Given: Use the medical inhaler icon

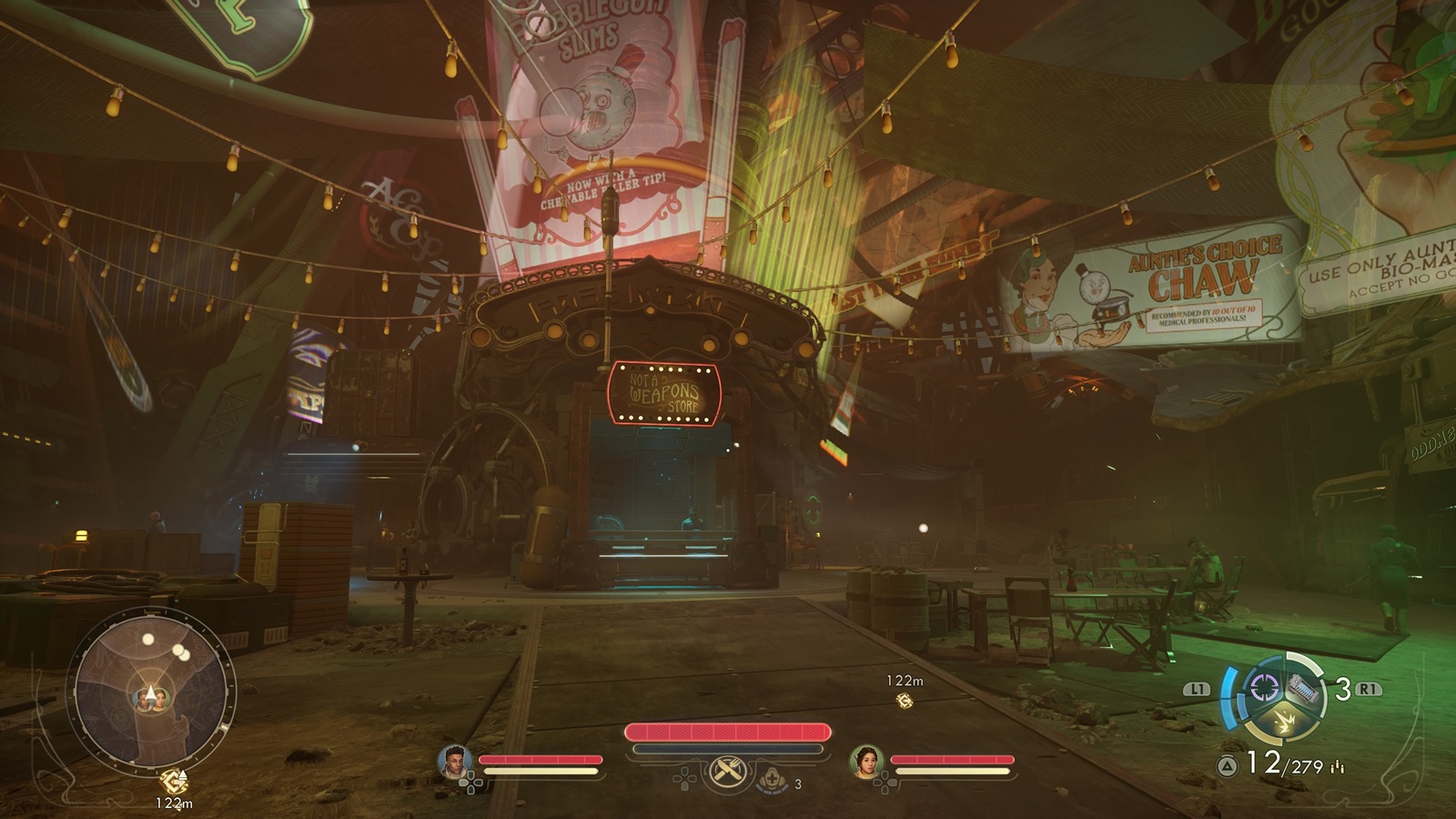Looking at the screenshot, I should pos(773,780).
